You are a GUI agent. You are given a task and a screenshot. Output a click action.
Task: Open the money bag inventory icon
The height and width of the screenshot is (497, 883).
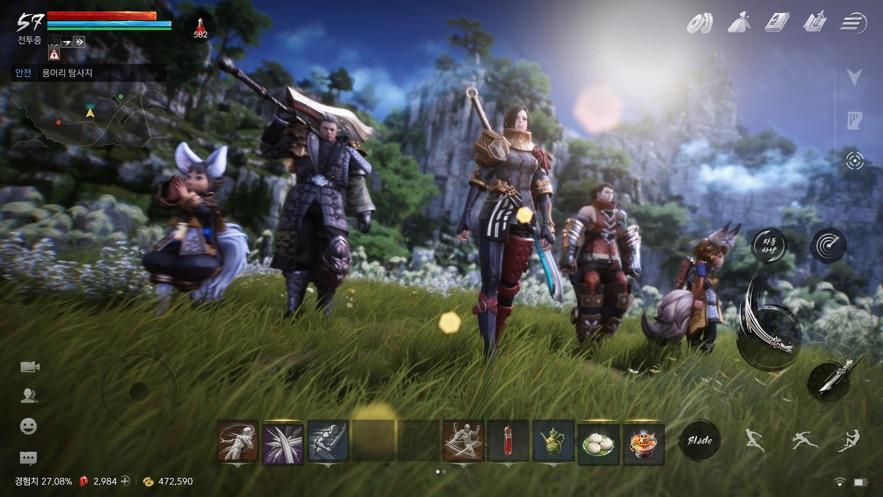(x=740, y=21)
